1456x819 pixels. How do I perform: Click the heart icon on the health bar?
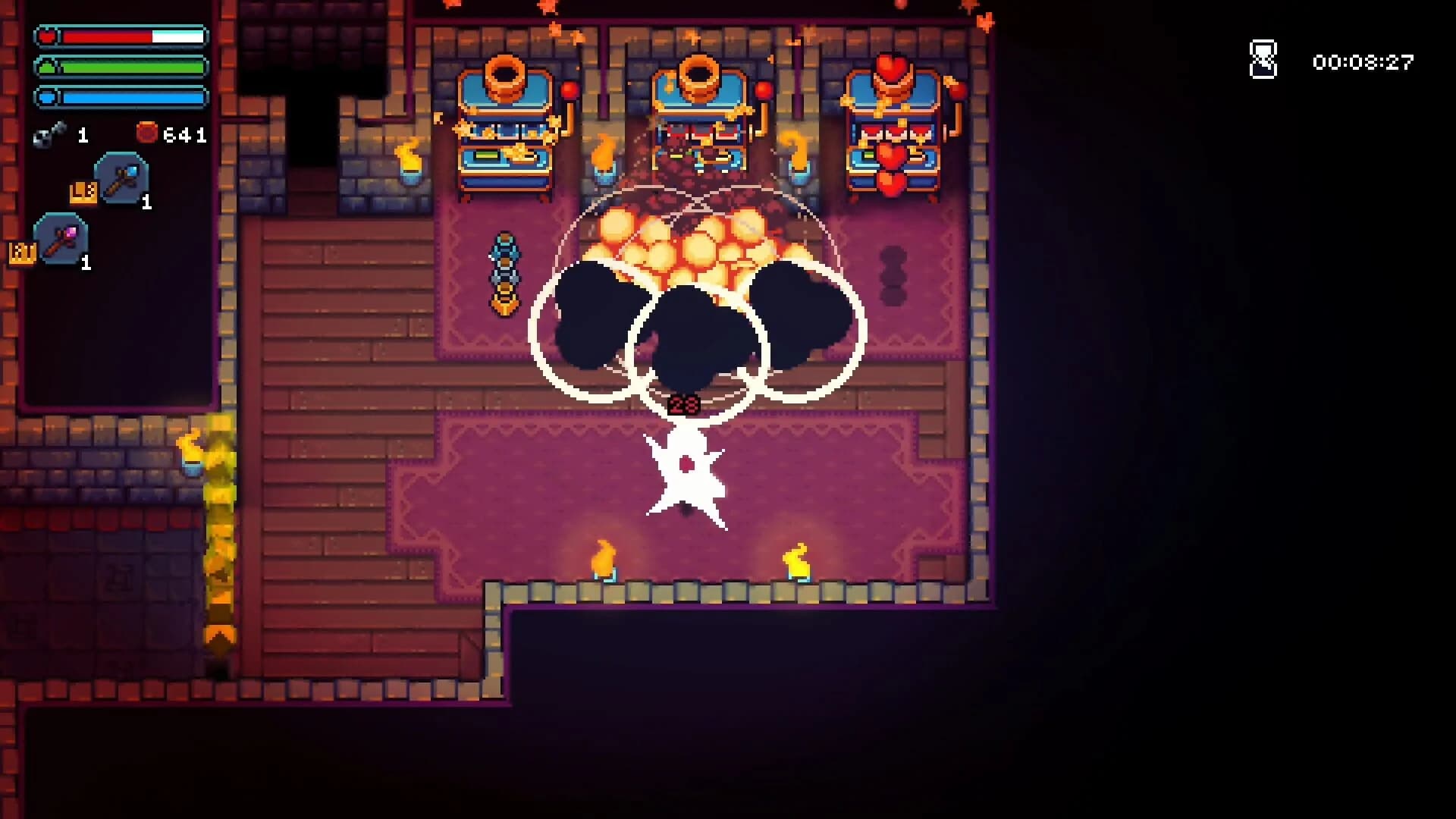pos(47,35)
